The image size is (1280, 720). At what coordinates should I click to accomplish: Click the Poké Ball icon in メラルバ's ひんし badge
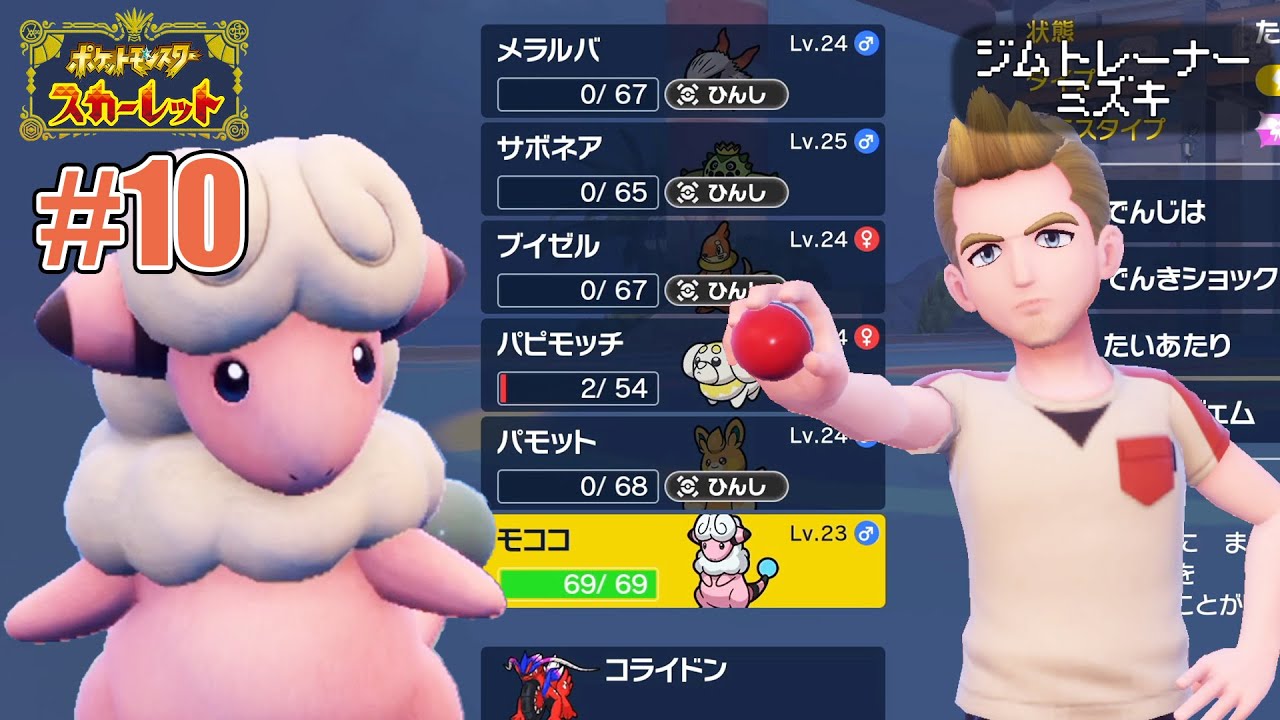[x=688, y=94]
